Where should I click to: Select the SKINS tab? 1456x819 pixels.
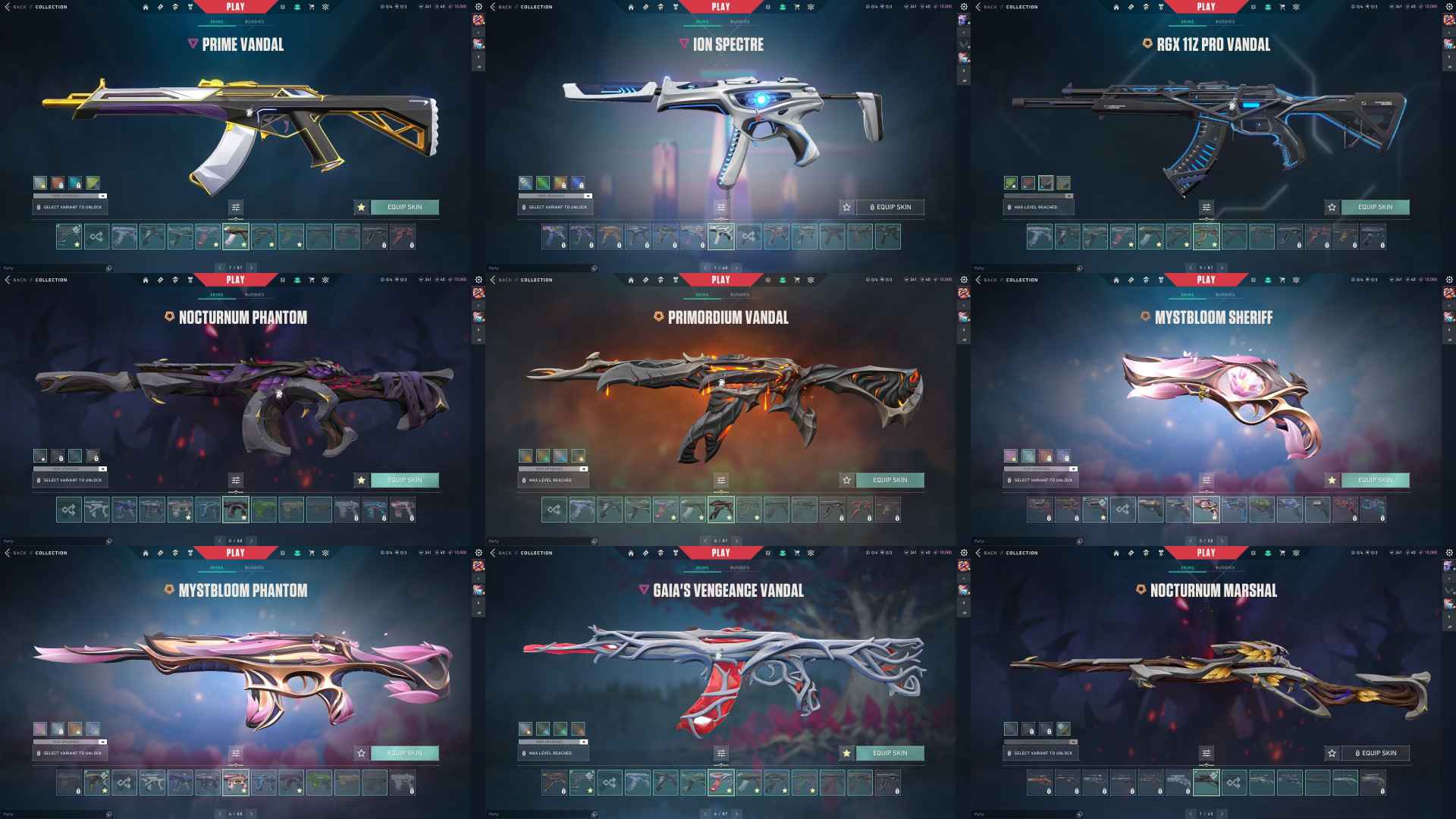(x=217, y=21)
